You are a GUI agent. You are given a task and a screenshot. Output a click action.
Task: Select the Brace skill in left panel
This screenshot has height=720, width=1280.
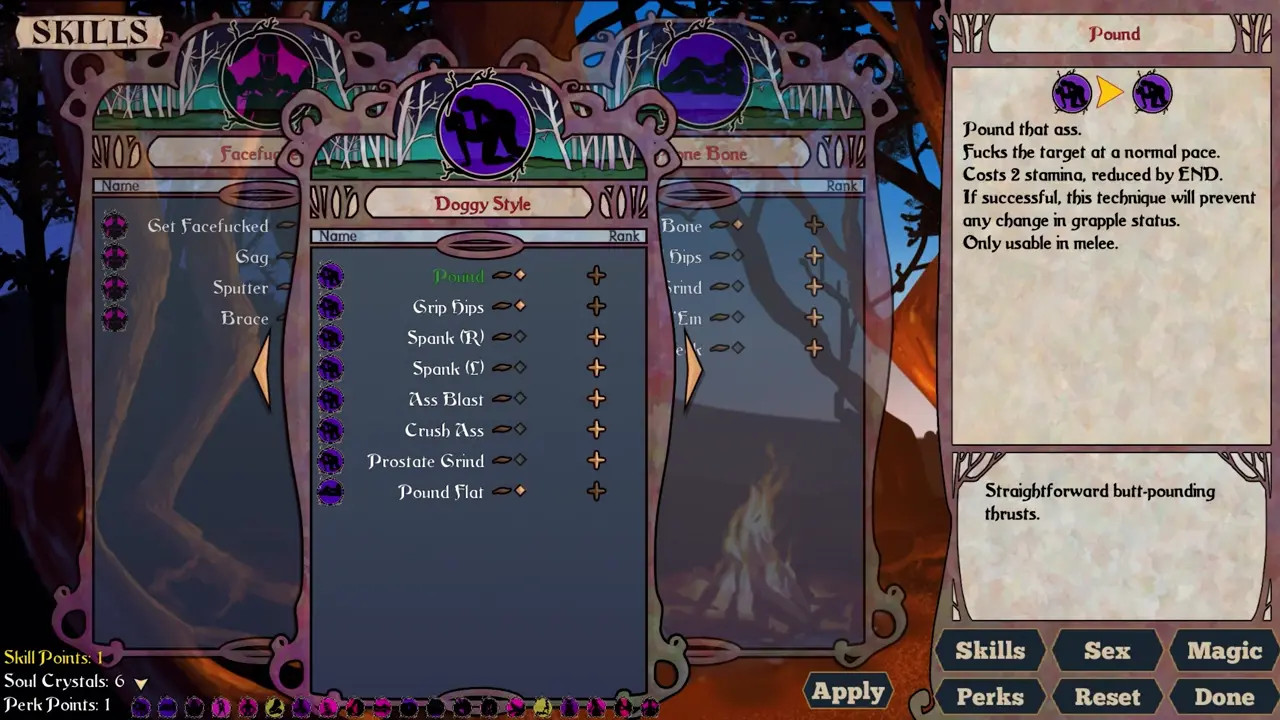244,319
